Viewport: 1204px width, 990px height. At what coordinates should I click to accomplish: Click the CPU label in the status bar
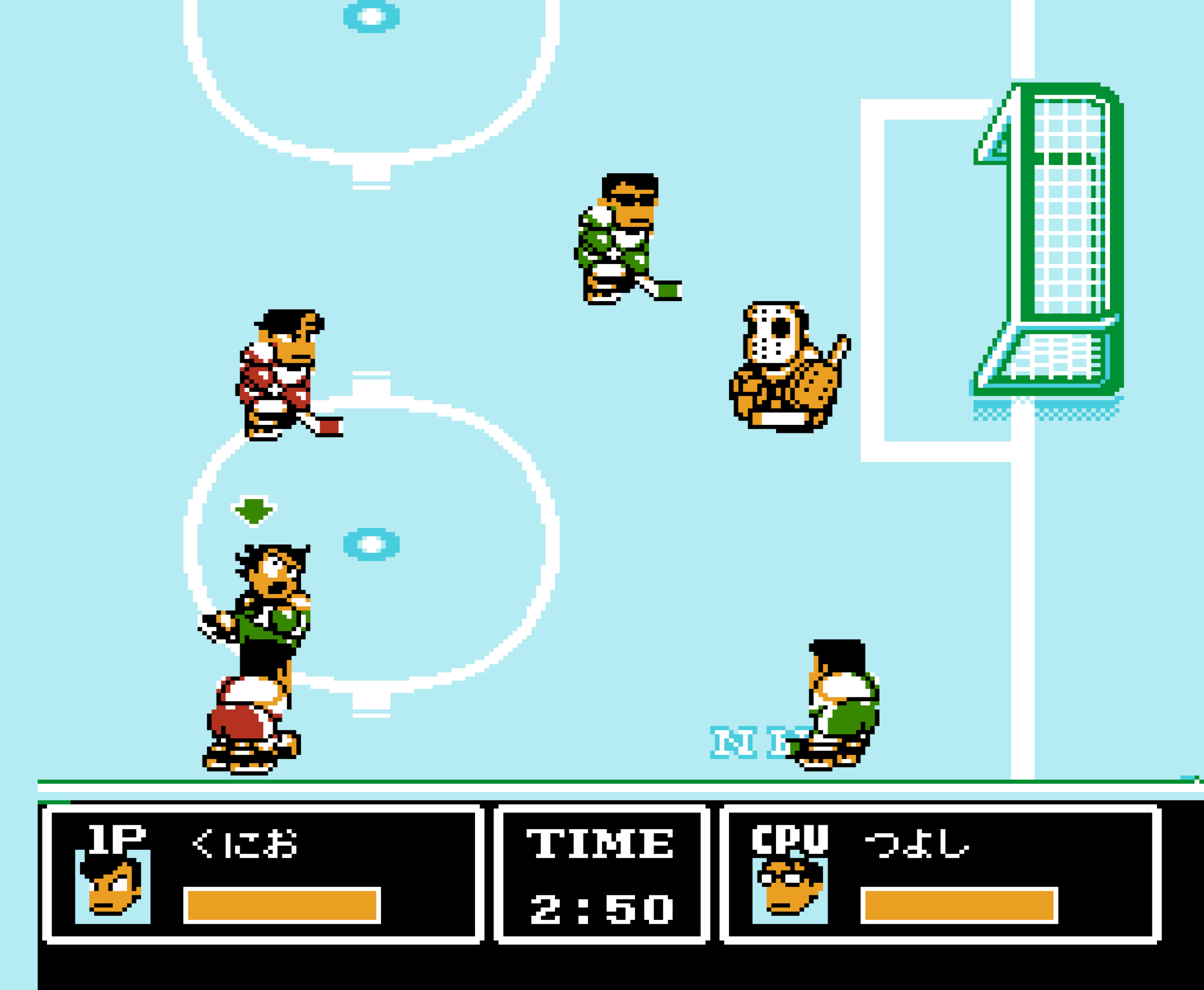coord(791,838)
